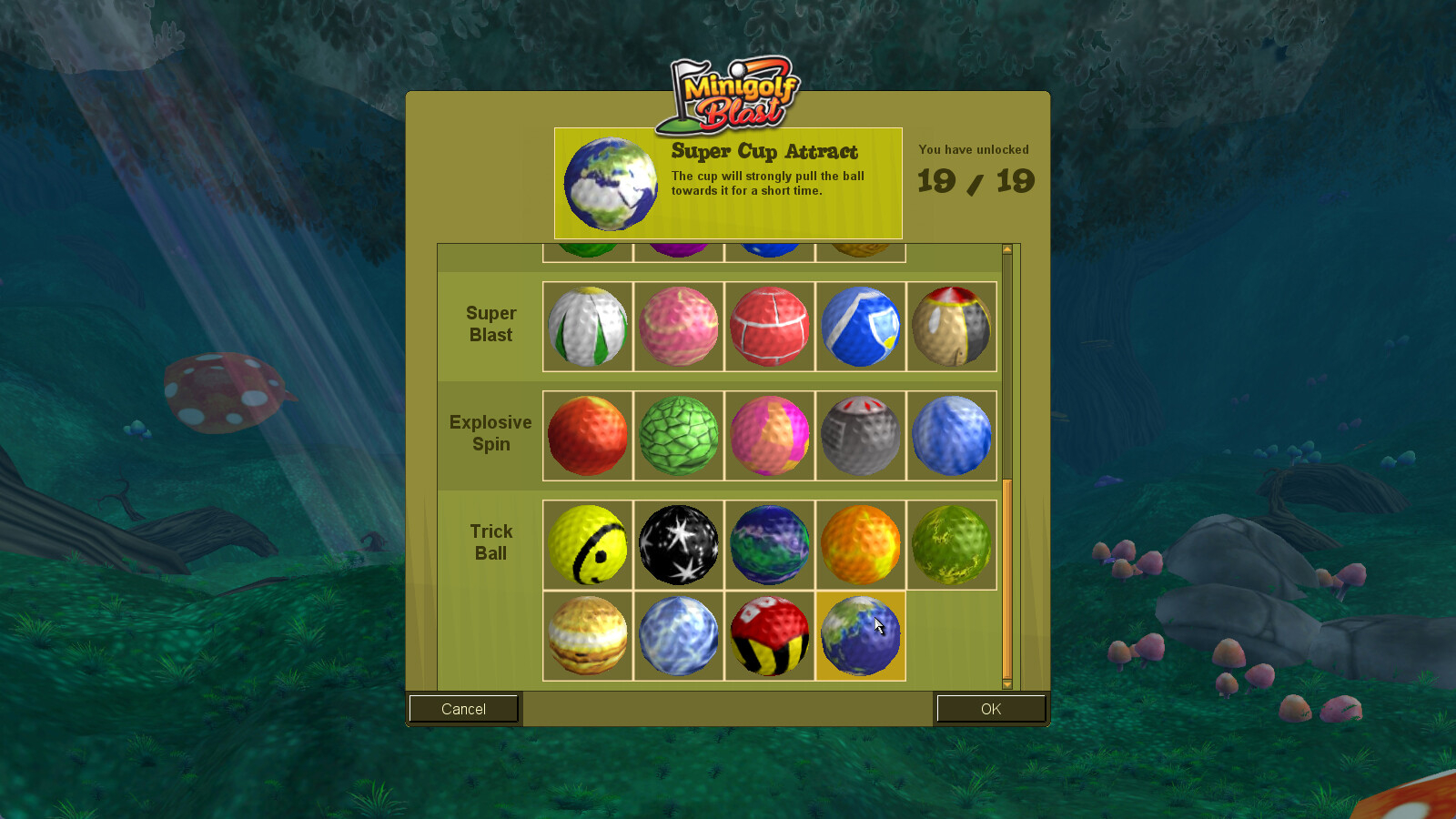Confirm selection with the OK button
This screenshot has height=819, width=1456.
coord(991,709)
